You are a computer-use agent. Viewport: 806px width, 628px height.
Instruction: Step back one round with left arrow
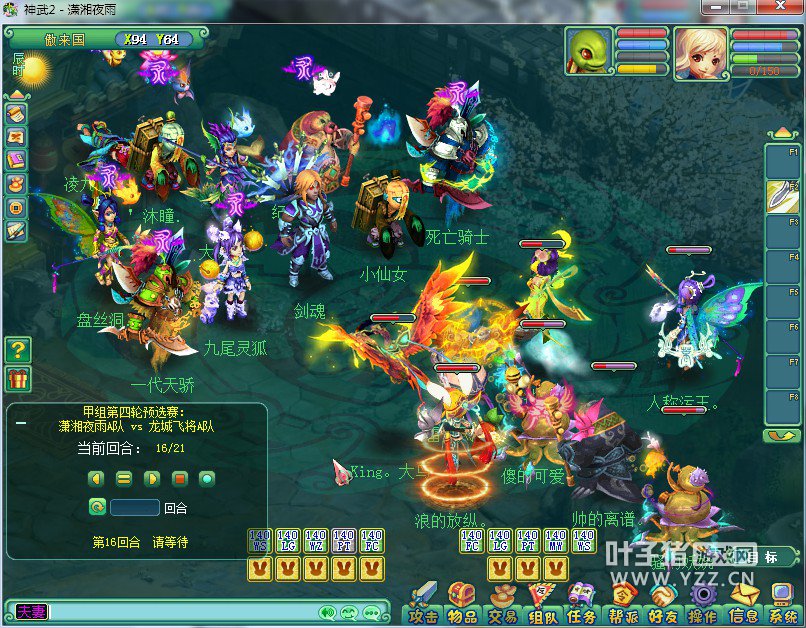tap(96, 479)
